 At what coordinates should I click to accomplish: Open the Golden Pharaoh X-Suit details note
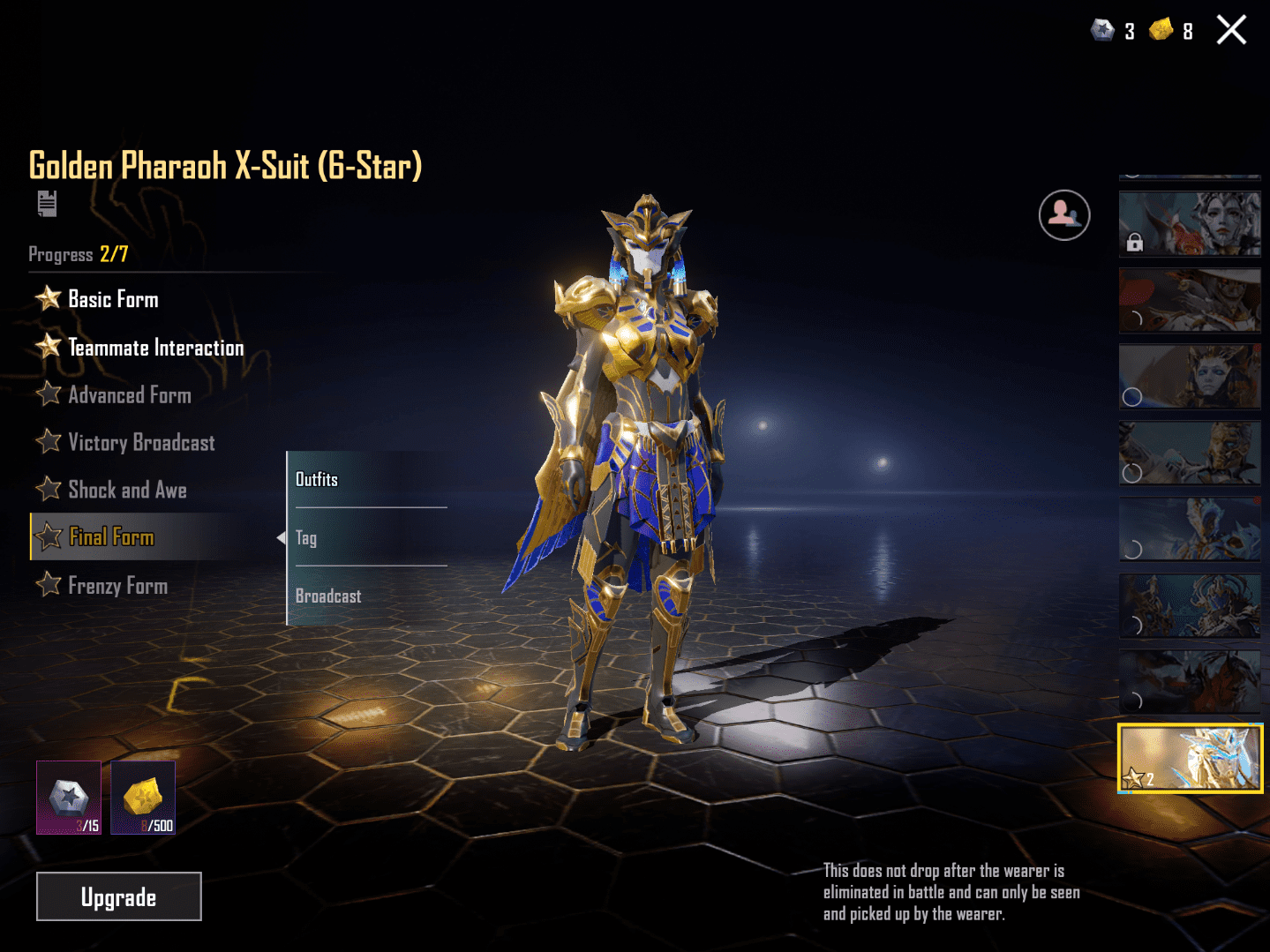click(49, 204)
